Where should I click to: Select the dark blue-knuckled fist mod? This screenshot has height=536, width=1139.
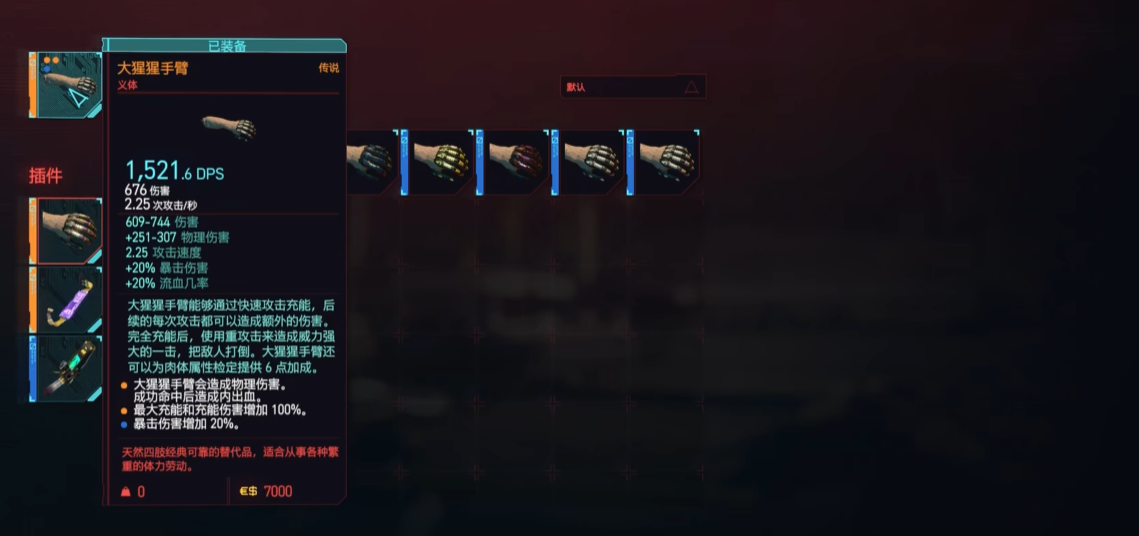pos(372,162)
